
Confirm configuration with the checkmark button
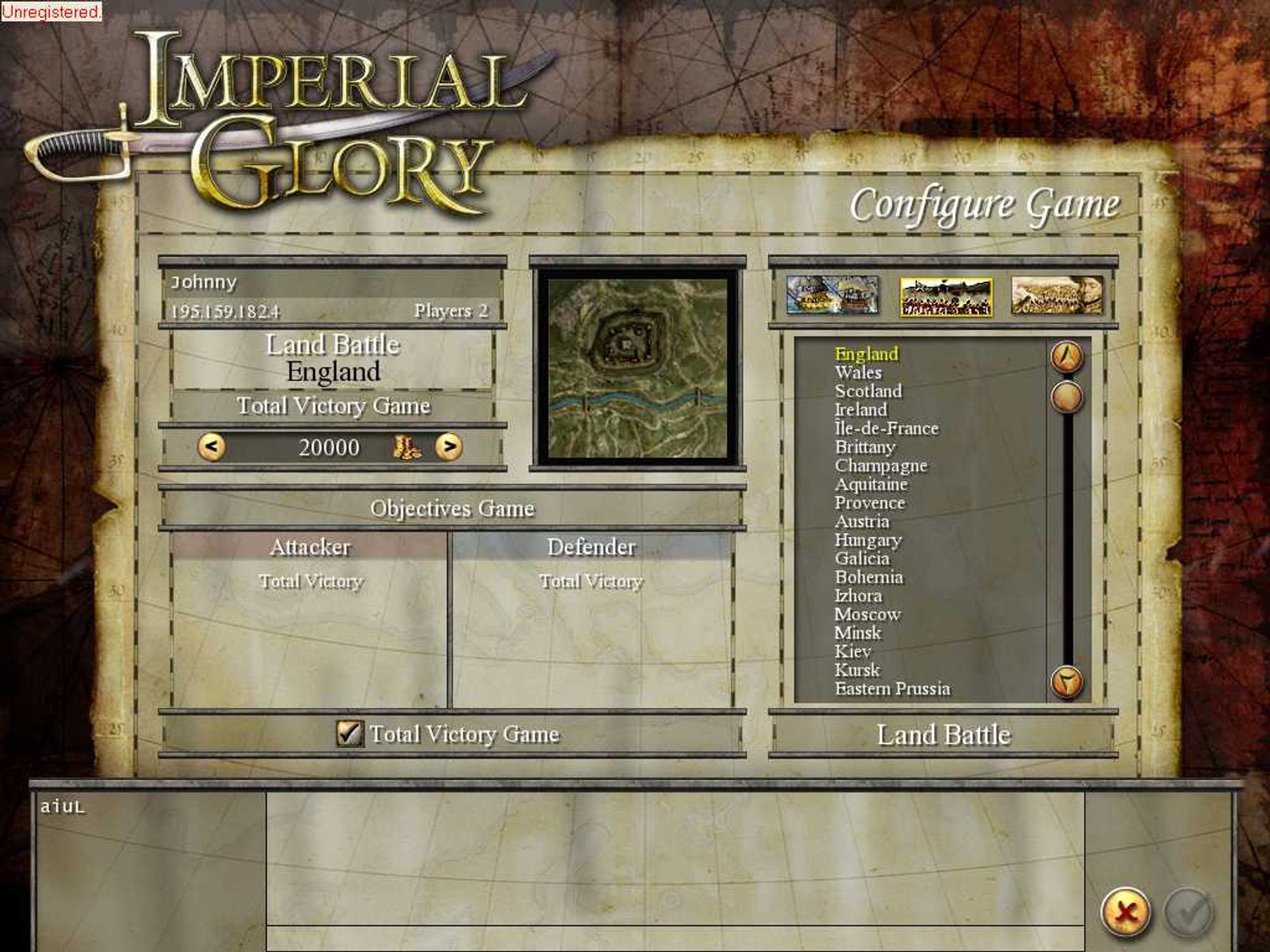coord(1188,913)
